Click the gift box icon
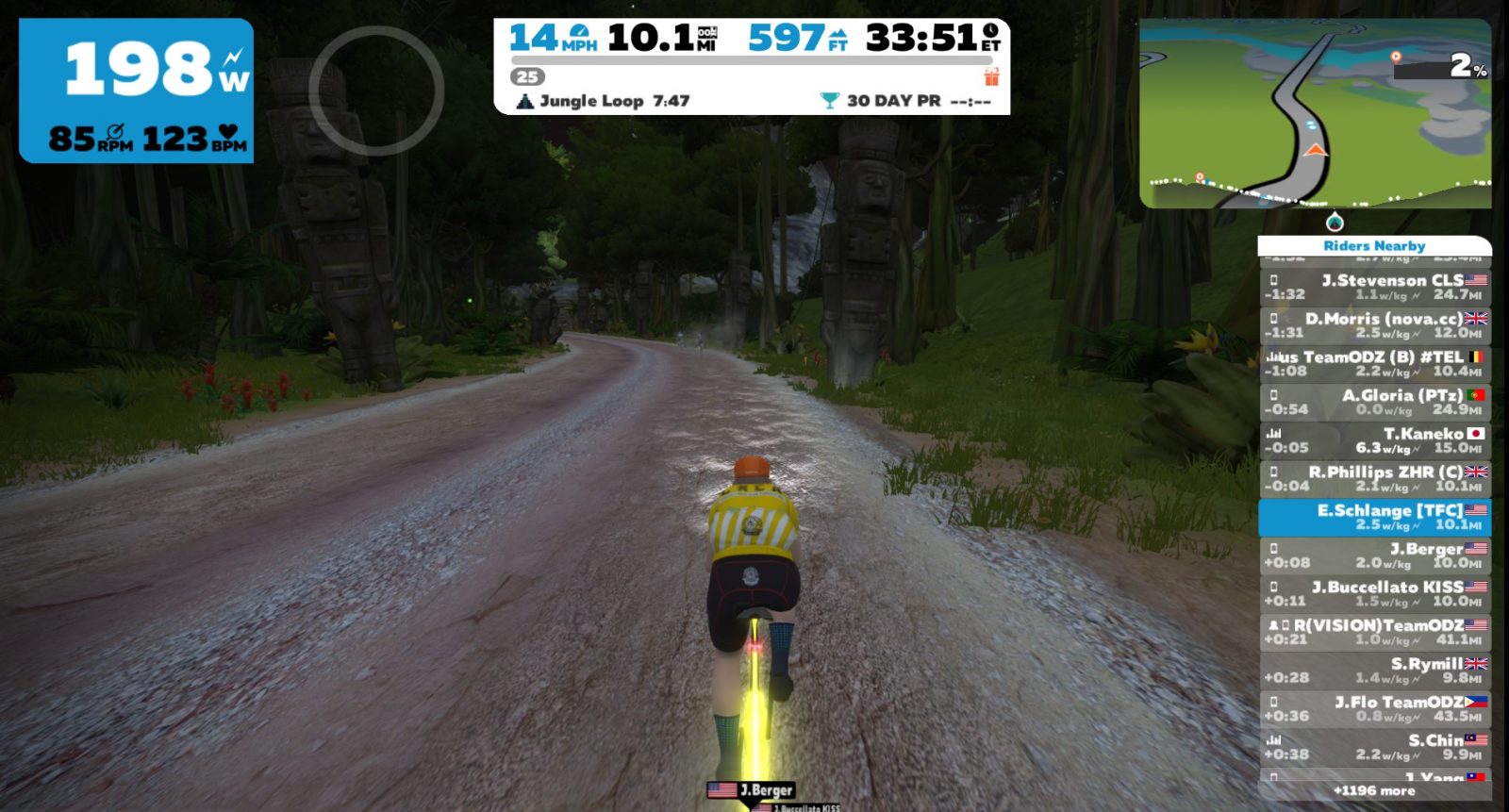The height and width of the screenshot is (812, 1509). click(x=991, y=76)
